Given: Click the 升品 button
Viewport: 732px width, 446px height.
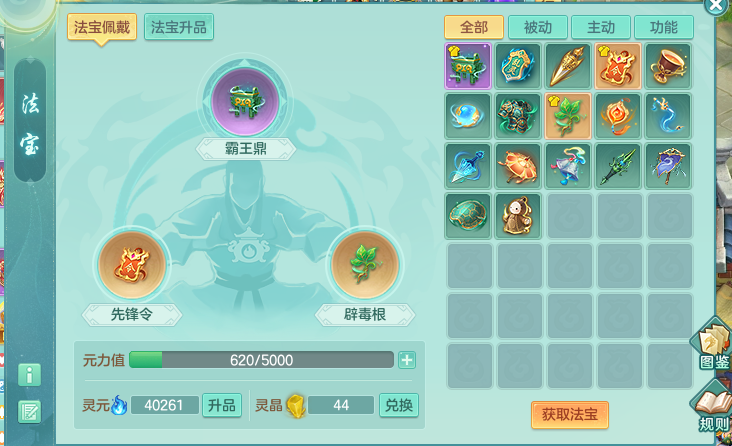Looking at the screenshot, I should 221,405.
